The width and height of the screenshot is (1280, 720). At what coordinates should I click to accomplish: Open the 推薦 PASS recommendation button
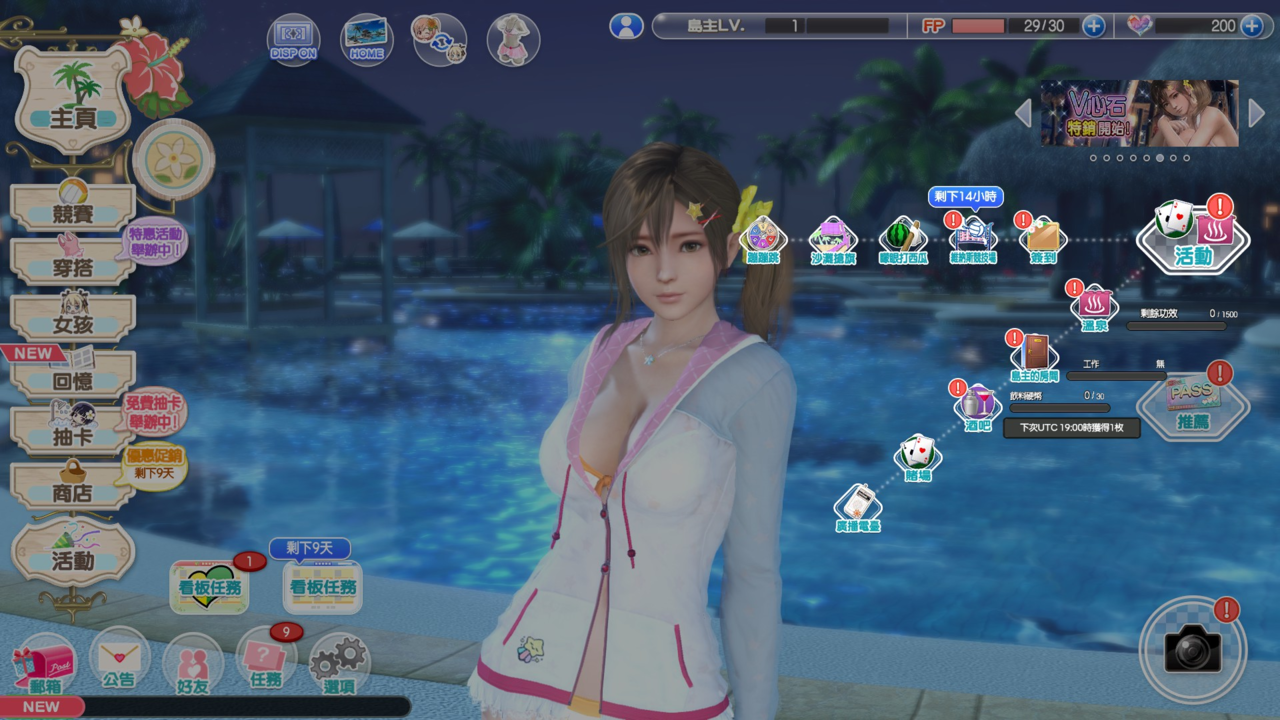(1193, 405)
